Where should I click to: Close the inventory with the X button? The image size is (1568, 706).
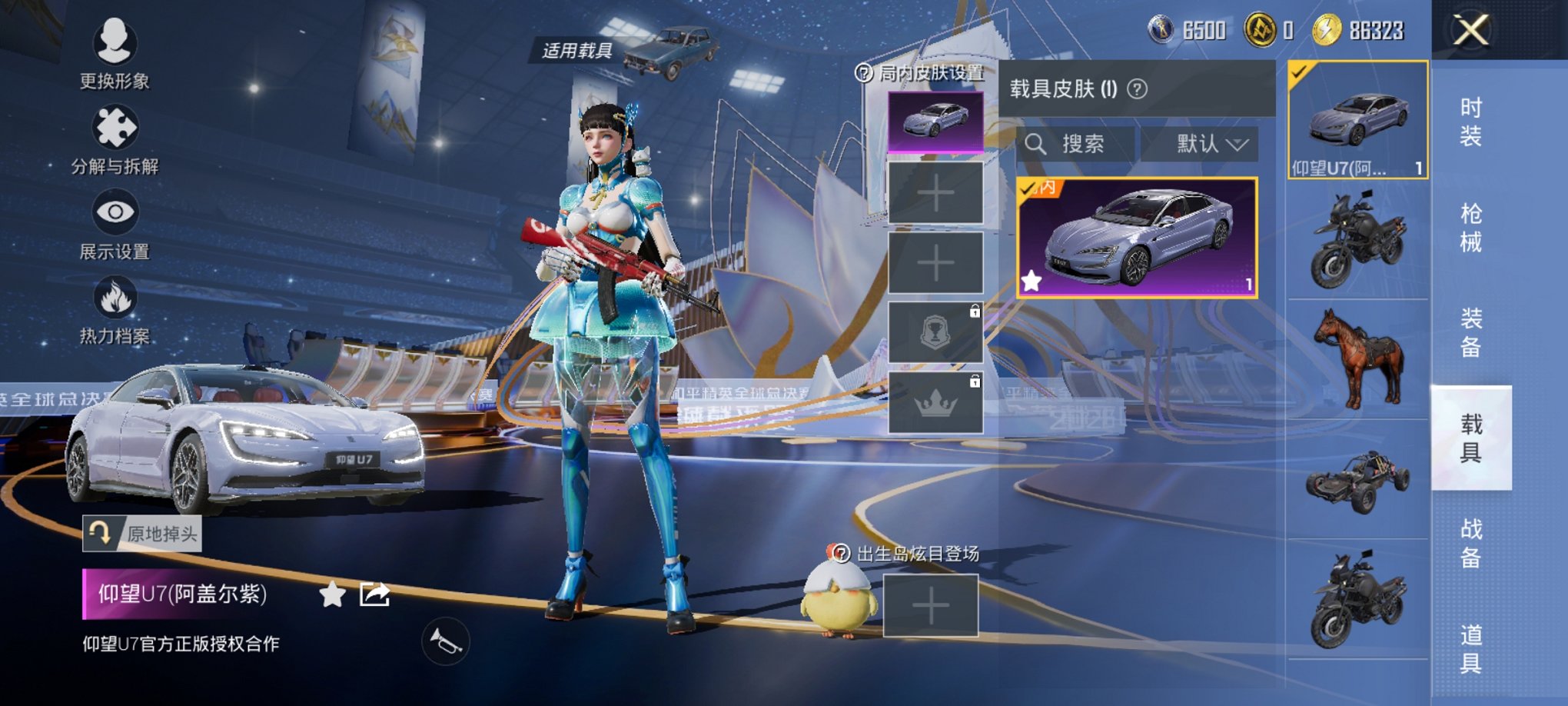(x=1470, y=31)
